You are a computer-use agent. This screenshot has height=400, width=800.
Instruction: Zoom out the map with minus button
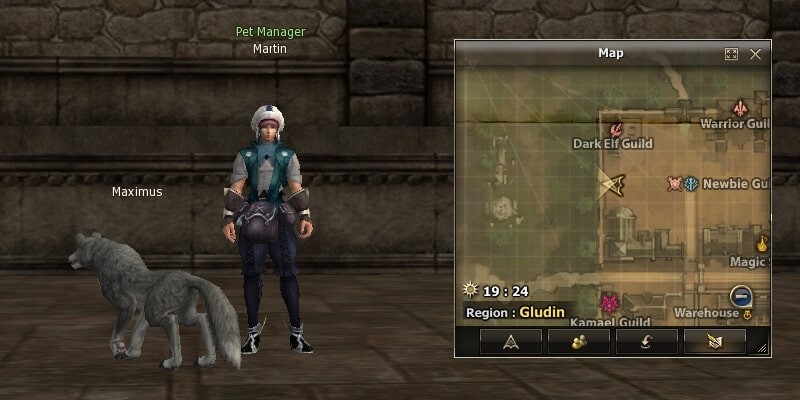[x=741, y=295]
